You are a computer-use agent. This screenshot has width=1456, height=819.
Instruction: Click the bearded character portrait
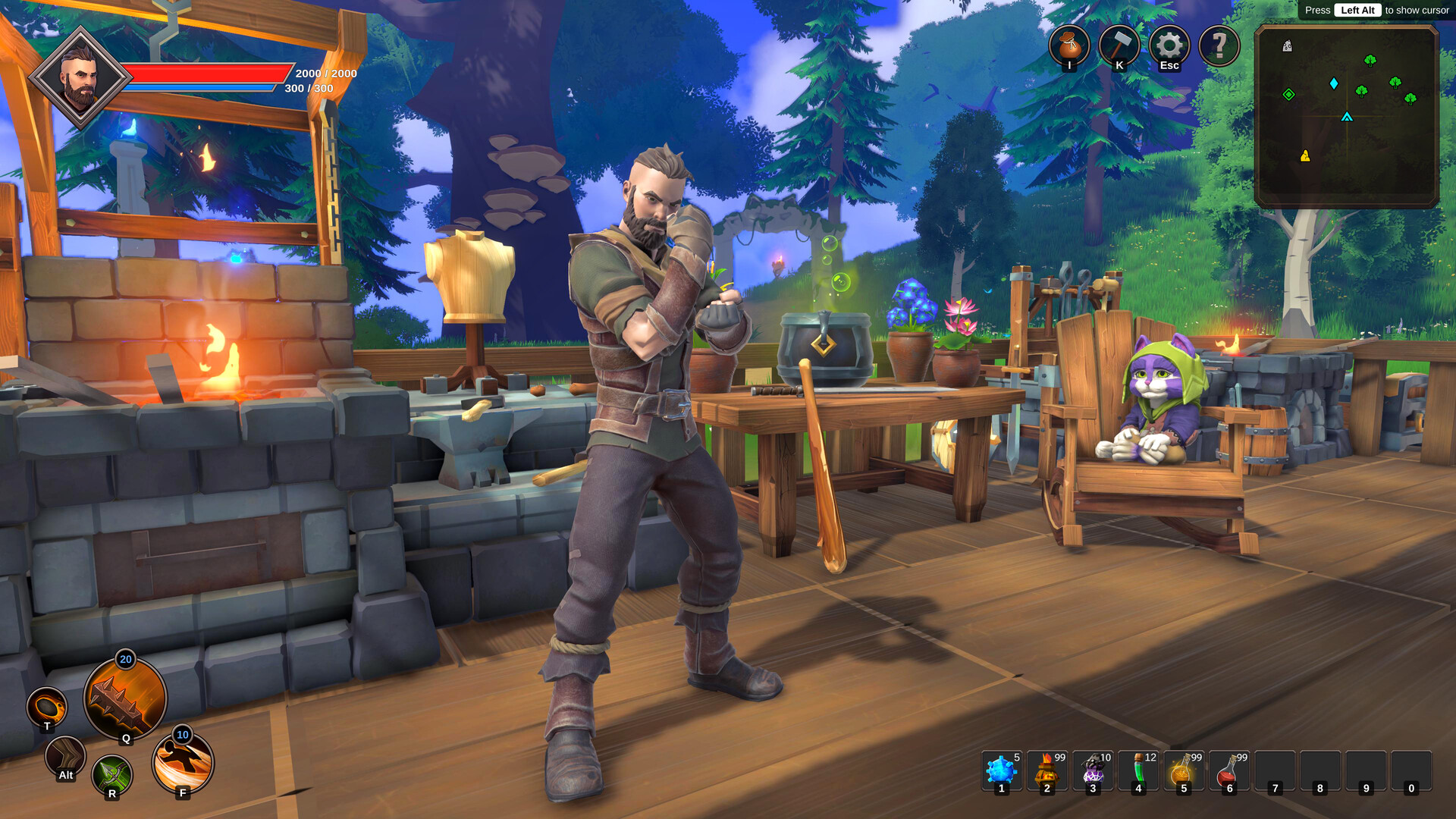tap(80, 78)
